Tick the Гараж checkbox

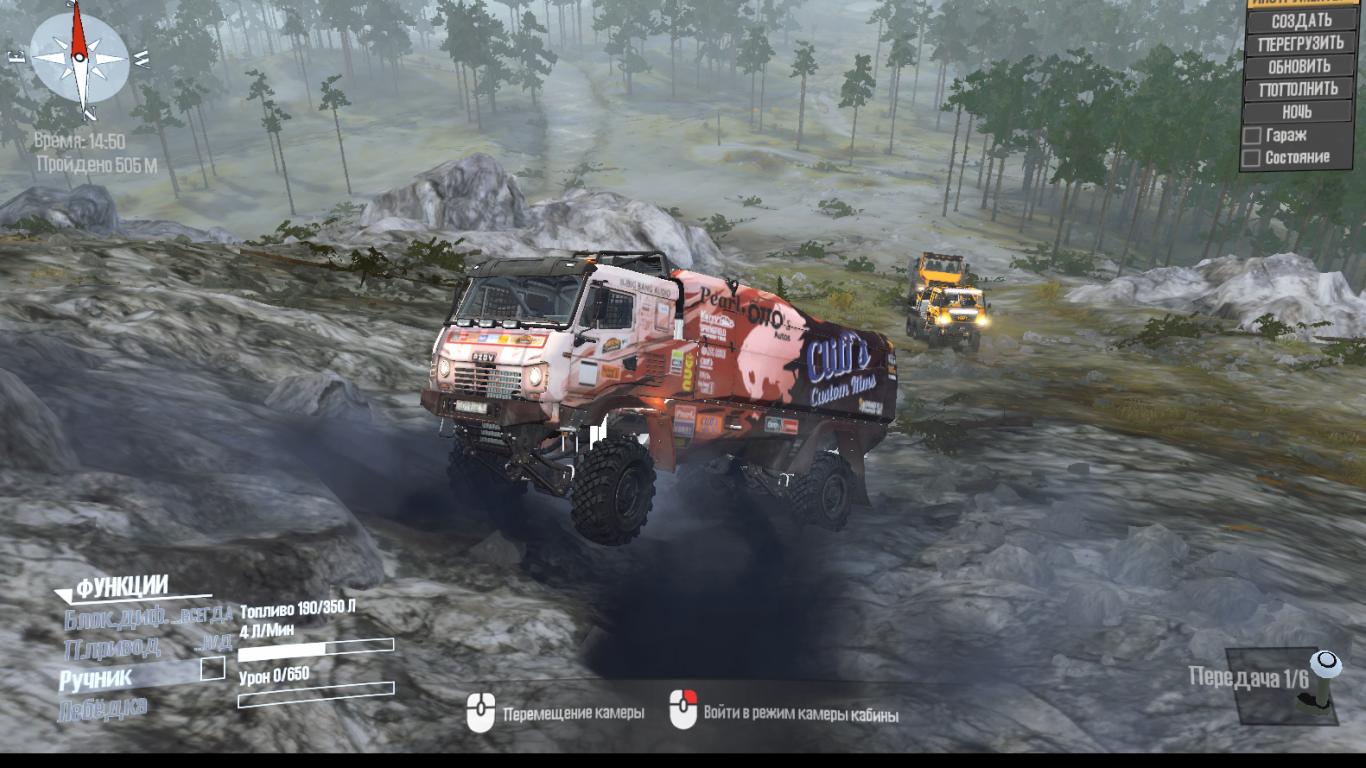pos(1251,135)
